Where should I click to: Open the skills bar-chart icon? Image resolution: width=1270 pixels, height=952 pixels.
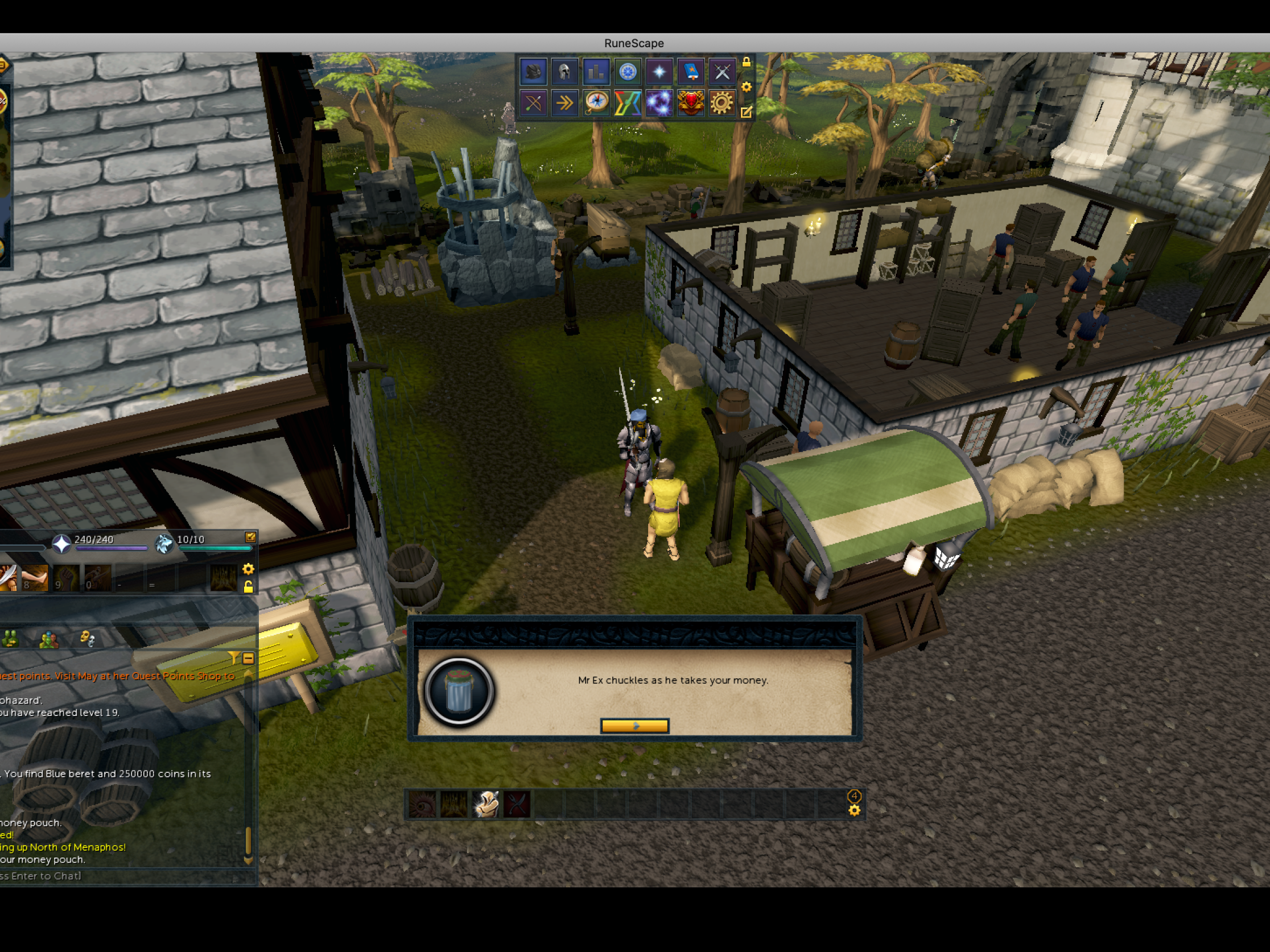(596, 72)
